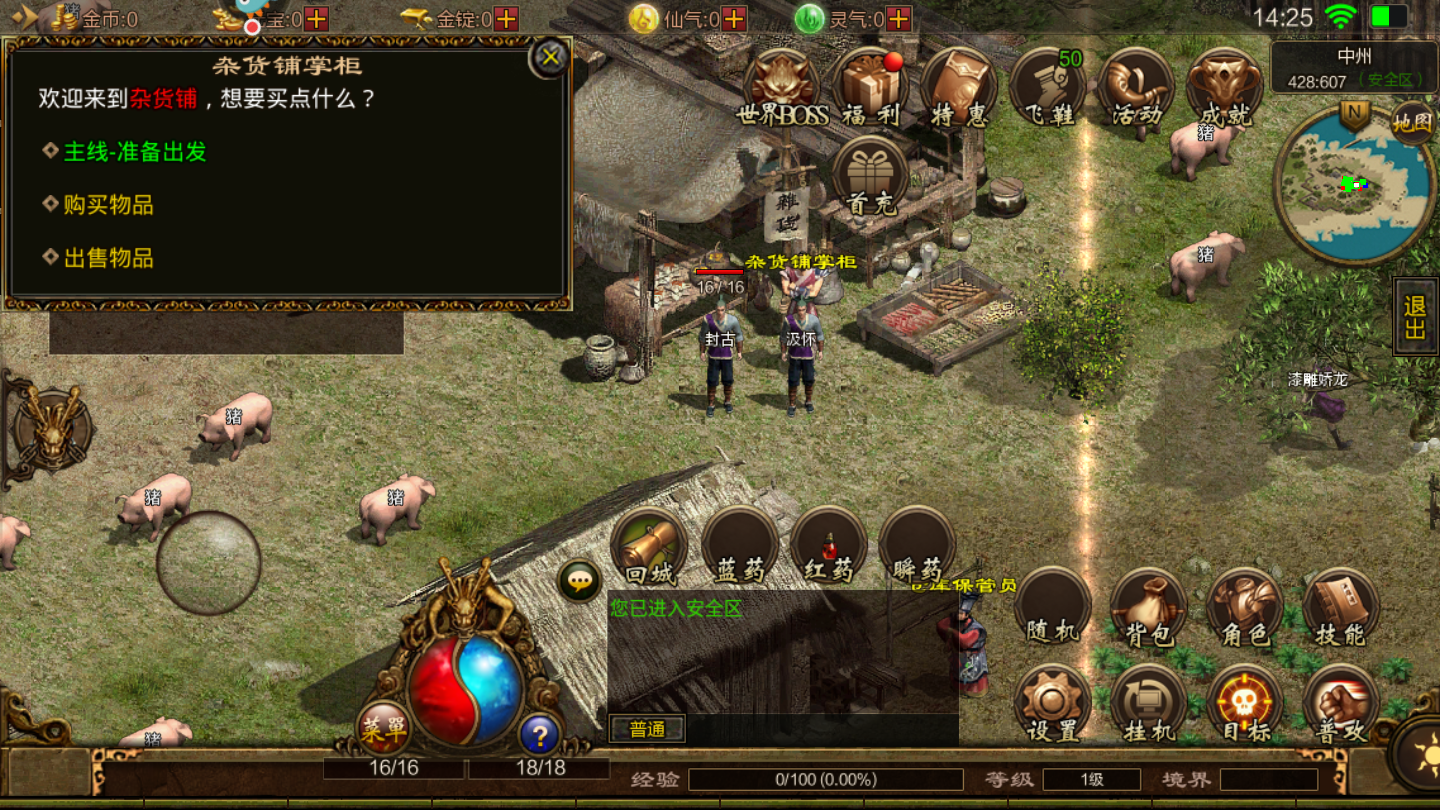
Task: Use the 回城 return scroll
Action: [650, 547]
